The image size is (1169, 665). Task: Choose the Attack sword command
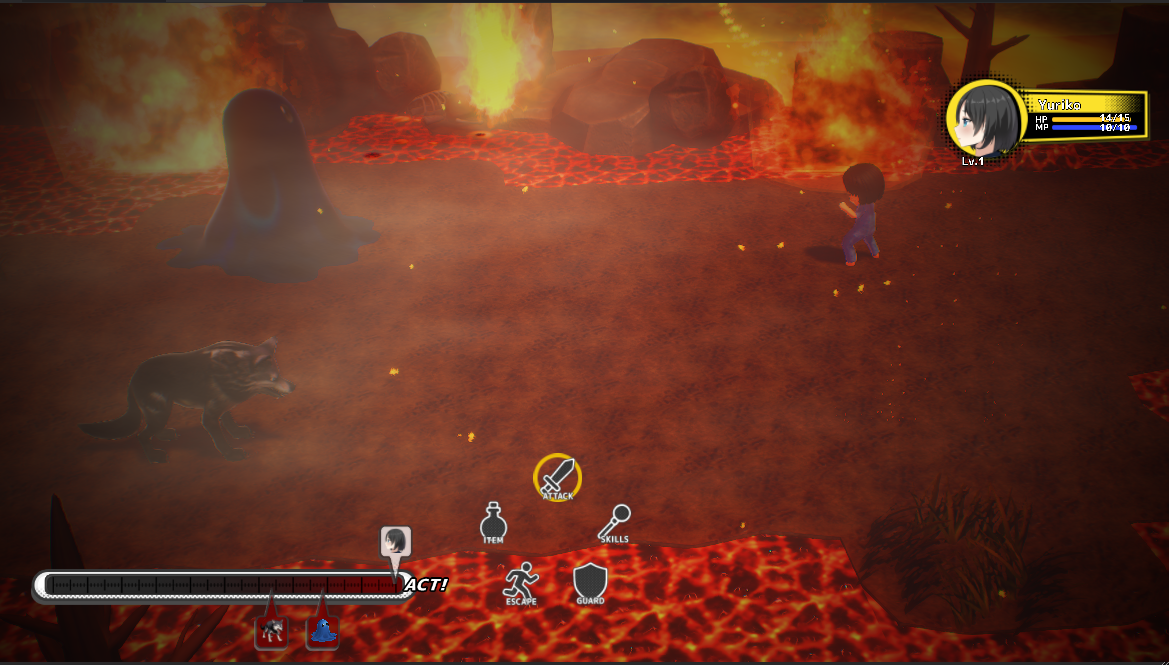(558, 475)
